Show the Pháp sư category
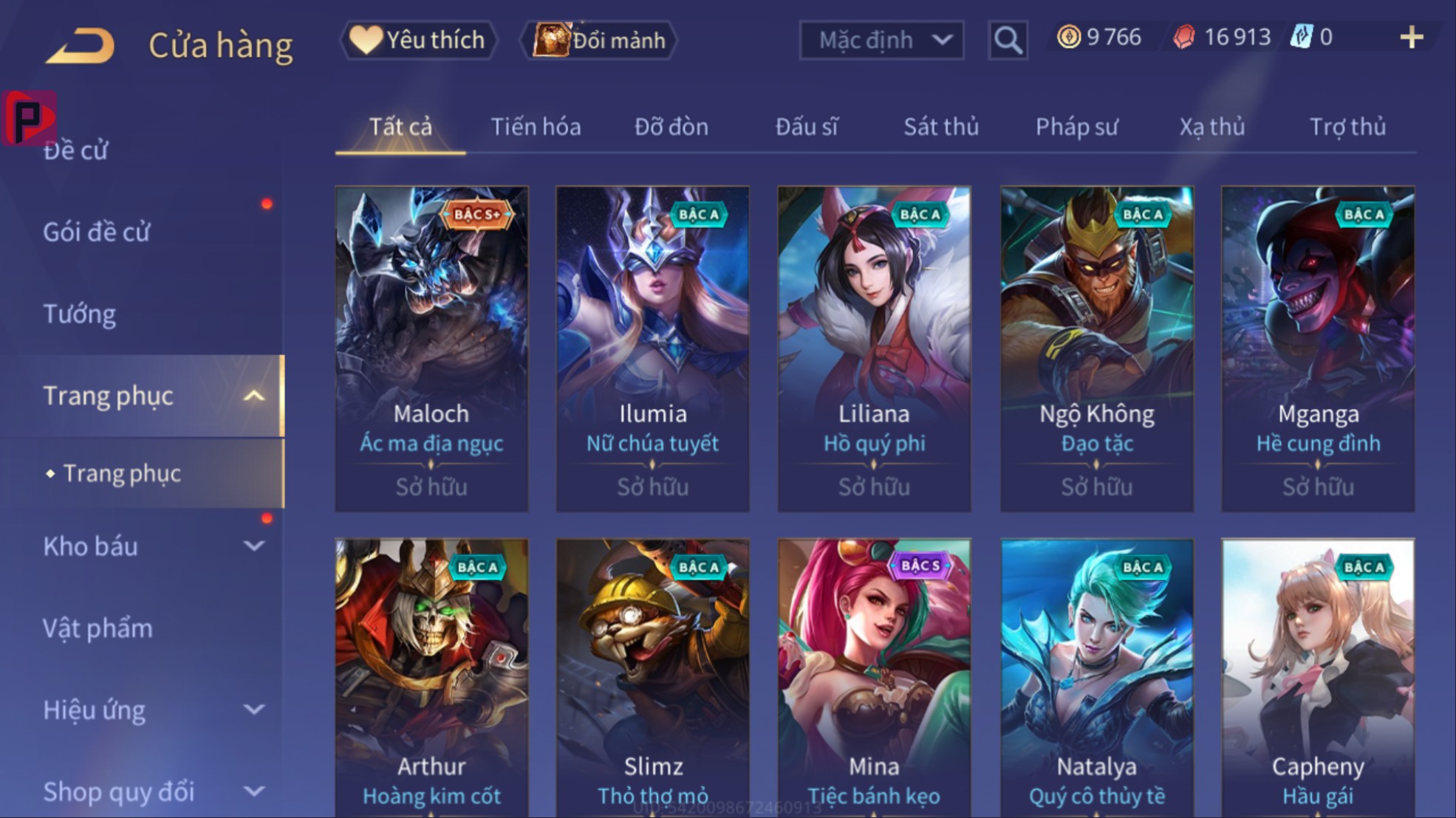 [x=1076, y=127]
